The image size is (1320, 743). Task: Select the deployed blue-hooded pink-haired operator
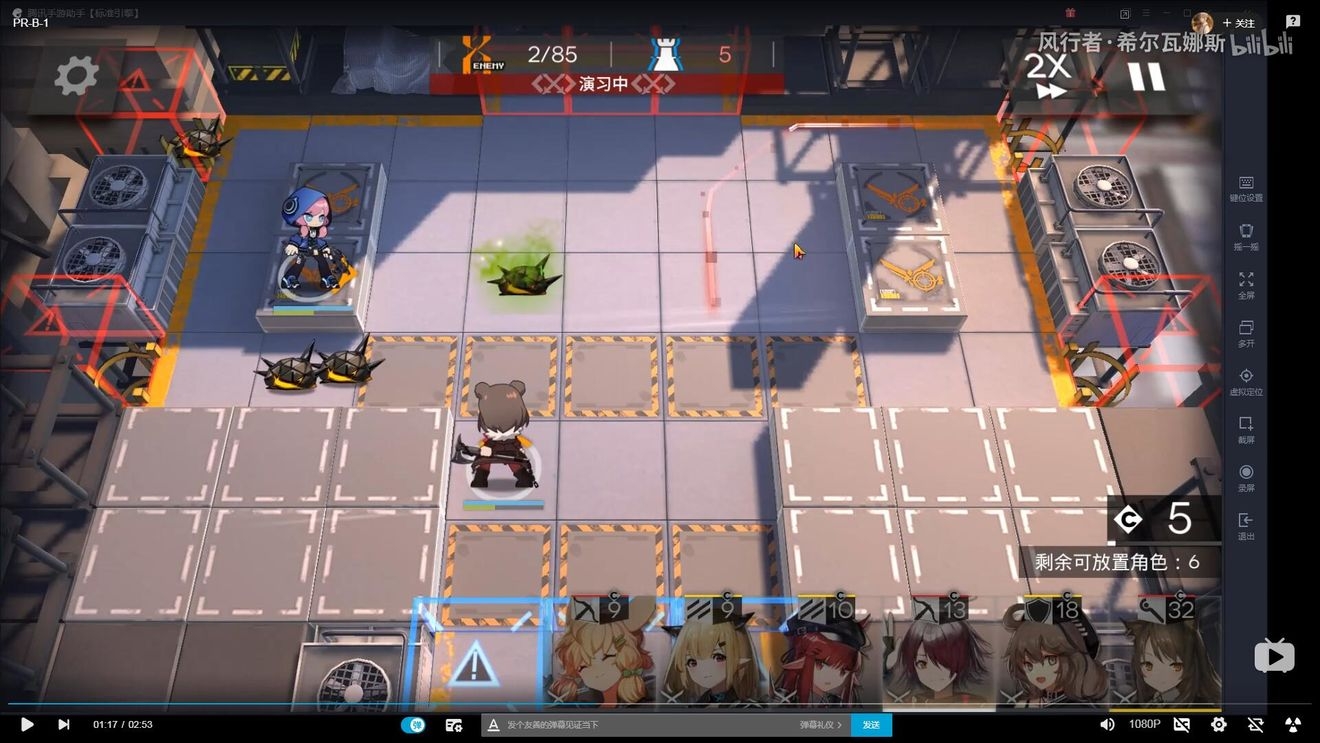point(310,245)
